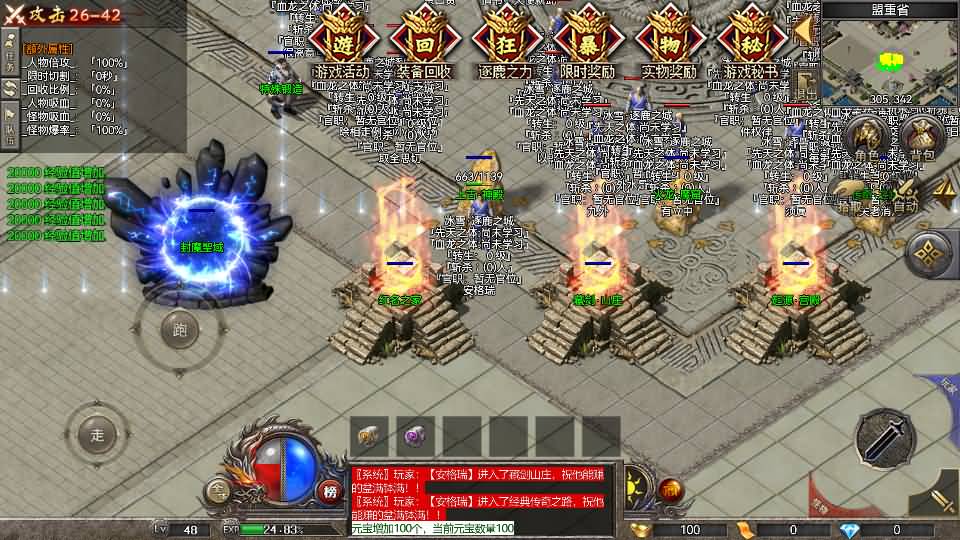Screen dimensions: 960x540
Task: Open the 游戏活动 game events menu
Action: point(342,45)
